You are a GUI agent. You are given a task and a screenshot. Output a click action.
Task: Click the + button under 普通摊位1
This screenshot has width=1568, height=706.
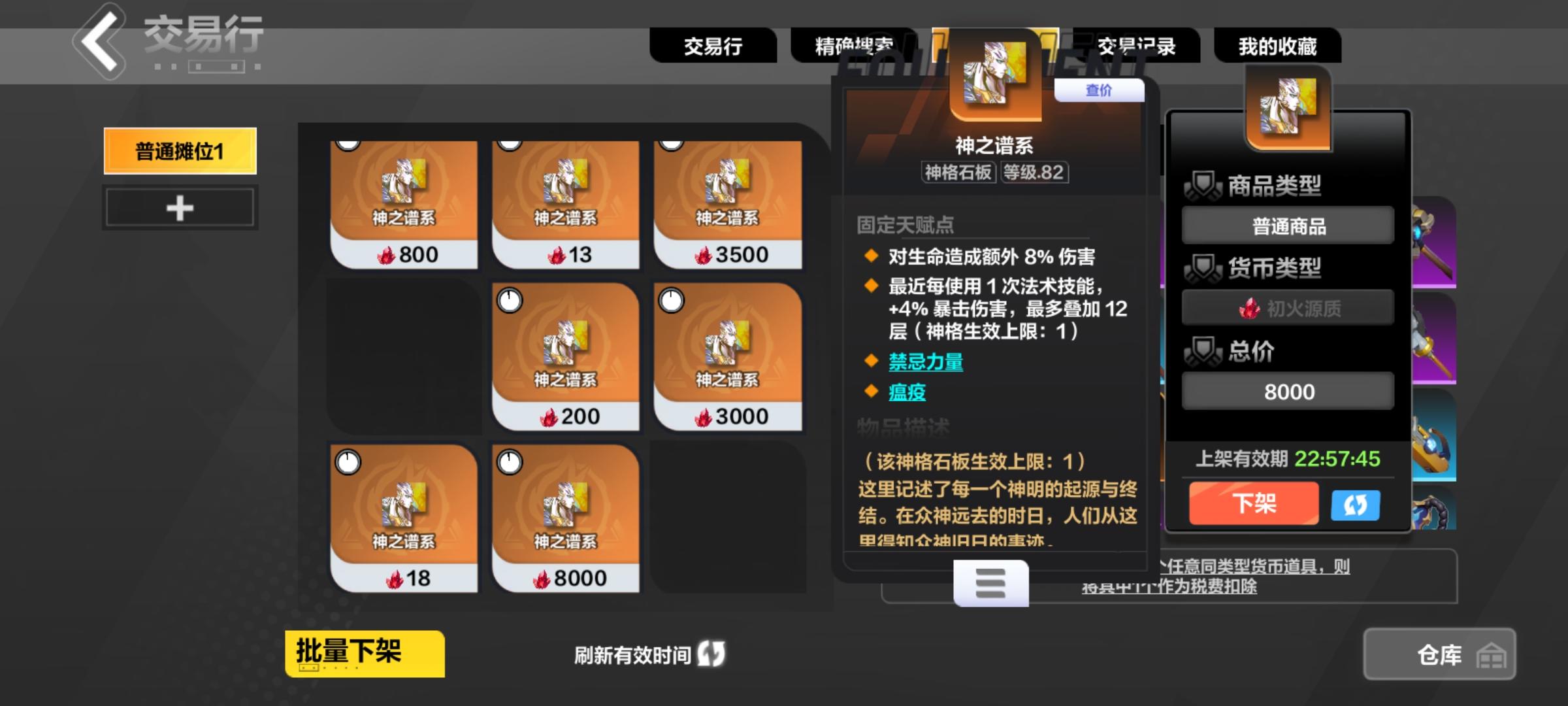pyautogui.click(x=178, y=208)
